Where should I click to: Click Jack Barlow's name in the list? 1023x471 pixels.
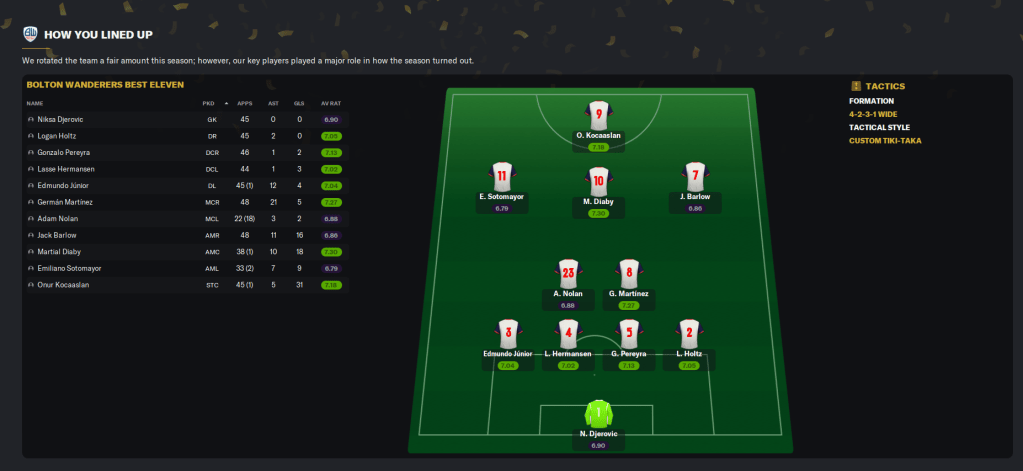click(x=57, y=235)
